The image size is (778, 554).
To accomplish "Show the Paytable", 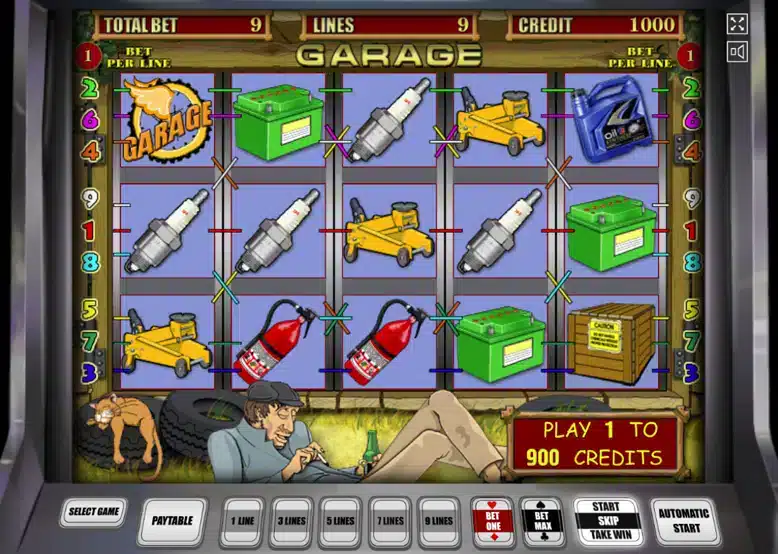I will (x=172, y=520).
